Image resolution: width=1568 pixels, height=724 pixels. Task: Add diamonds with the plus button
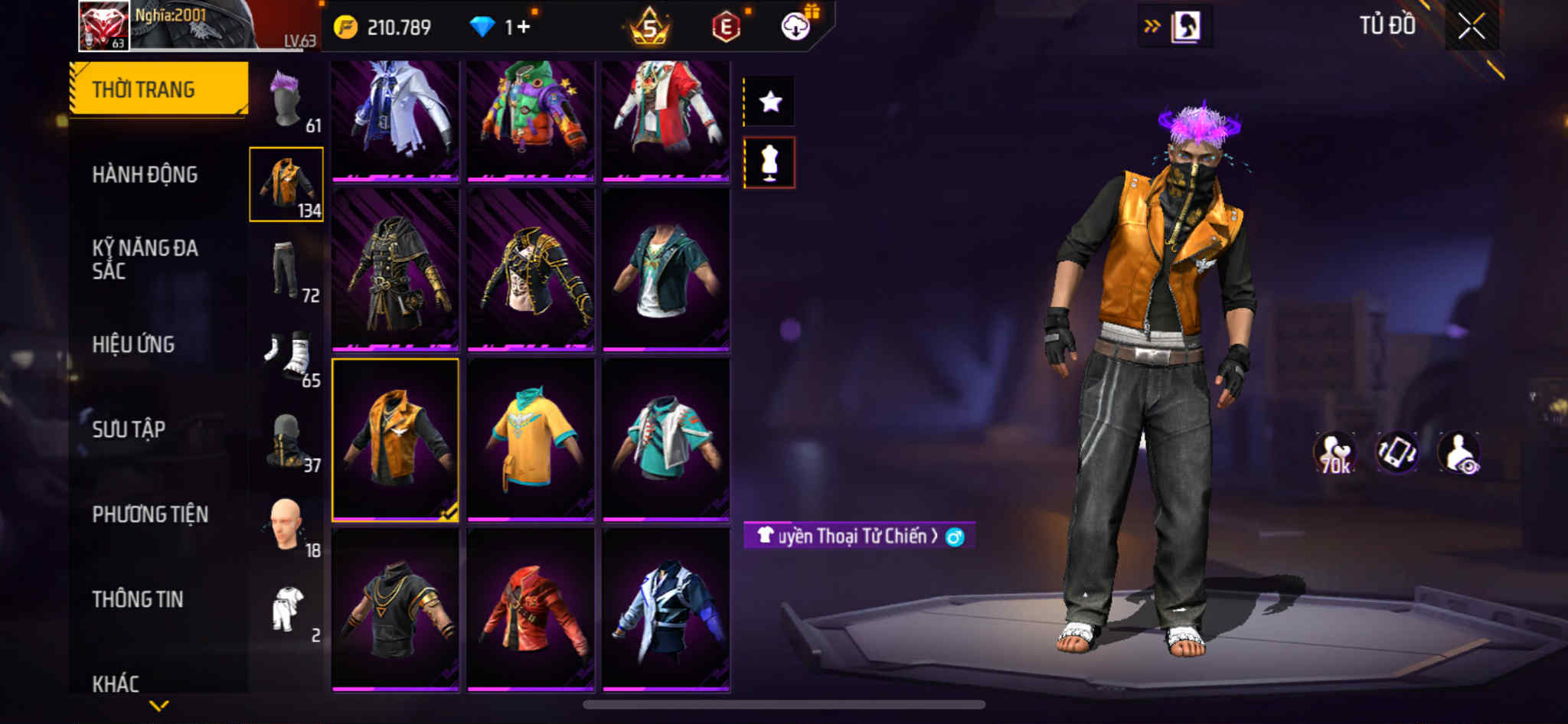tap(523, 28)
